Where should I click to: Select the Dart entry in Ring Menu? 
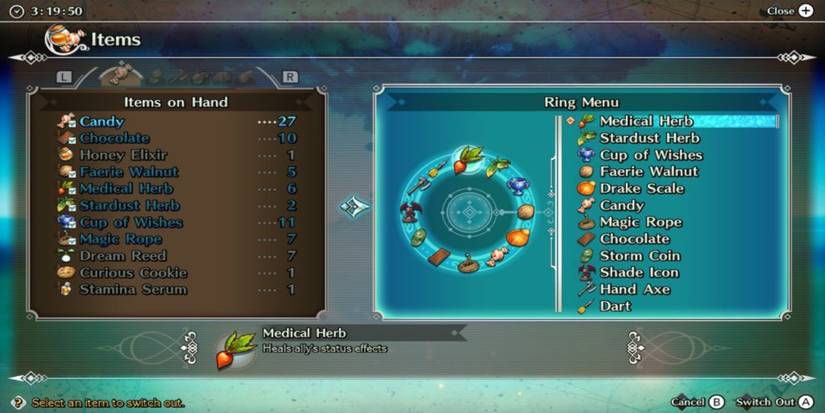[x=615, y=307]
